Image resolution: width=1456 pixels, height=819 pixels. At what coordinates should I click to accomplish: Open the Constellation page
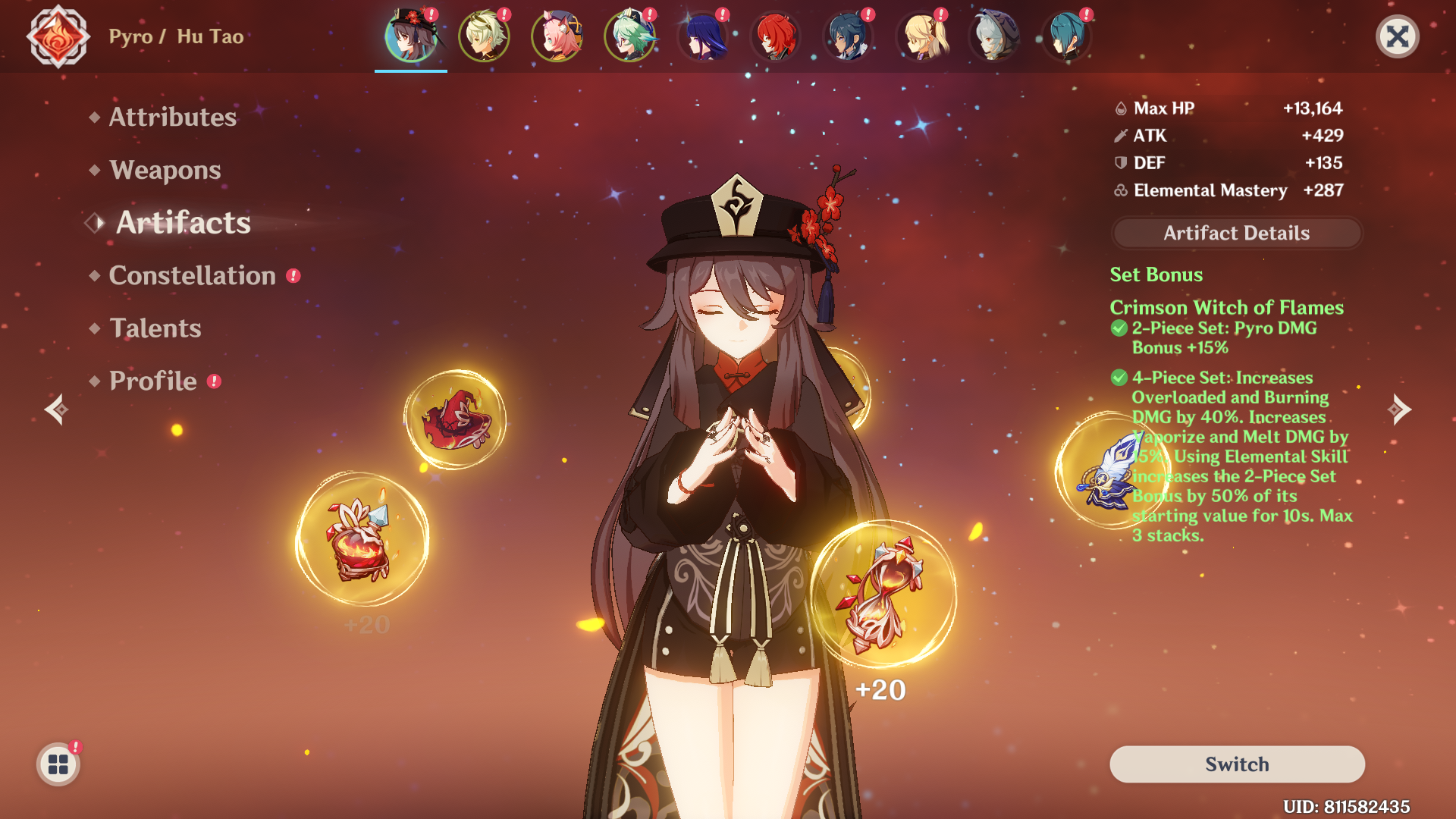[x=192, y=276]
